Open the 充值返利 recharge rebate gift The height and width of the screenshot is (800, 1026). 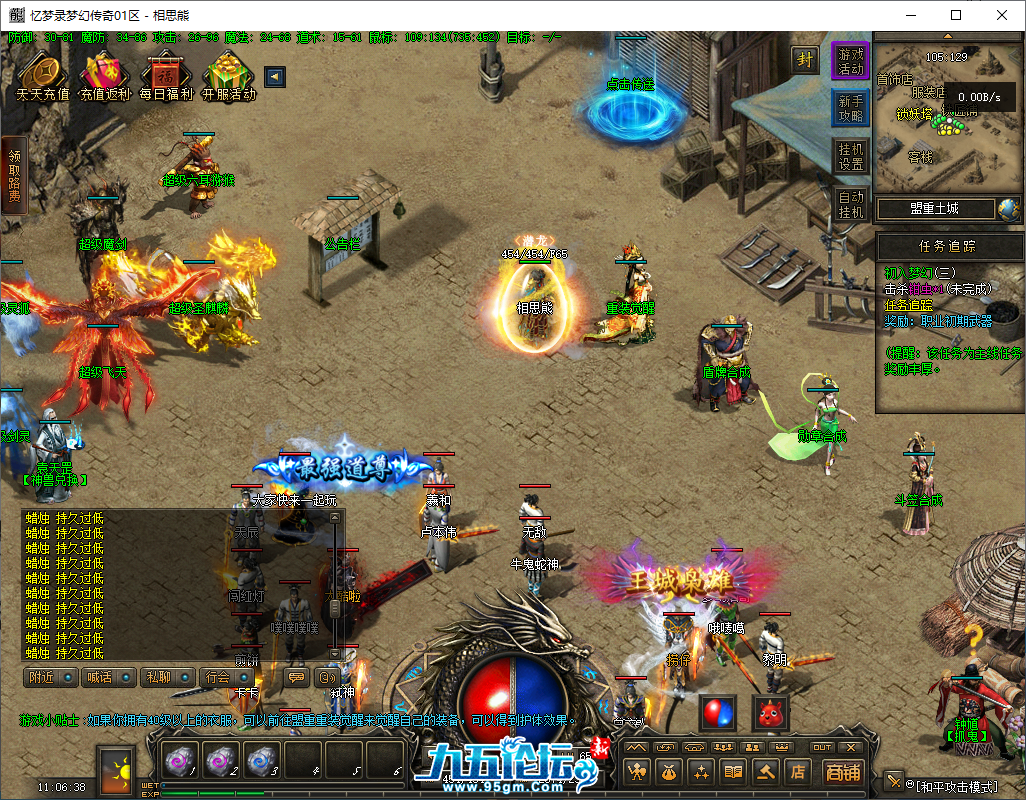(105, 76)
